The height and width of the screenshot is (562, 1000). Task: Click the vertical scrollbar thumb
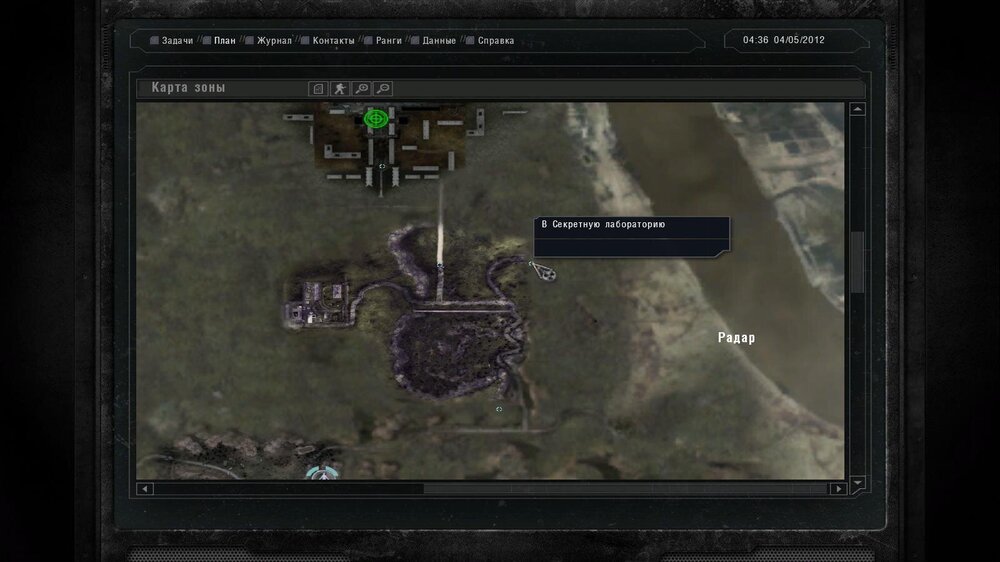pos(857,262)
